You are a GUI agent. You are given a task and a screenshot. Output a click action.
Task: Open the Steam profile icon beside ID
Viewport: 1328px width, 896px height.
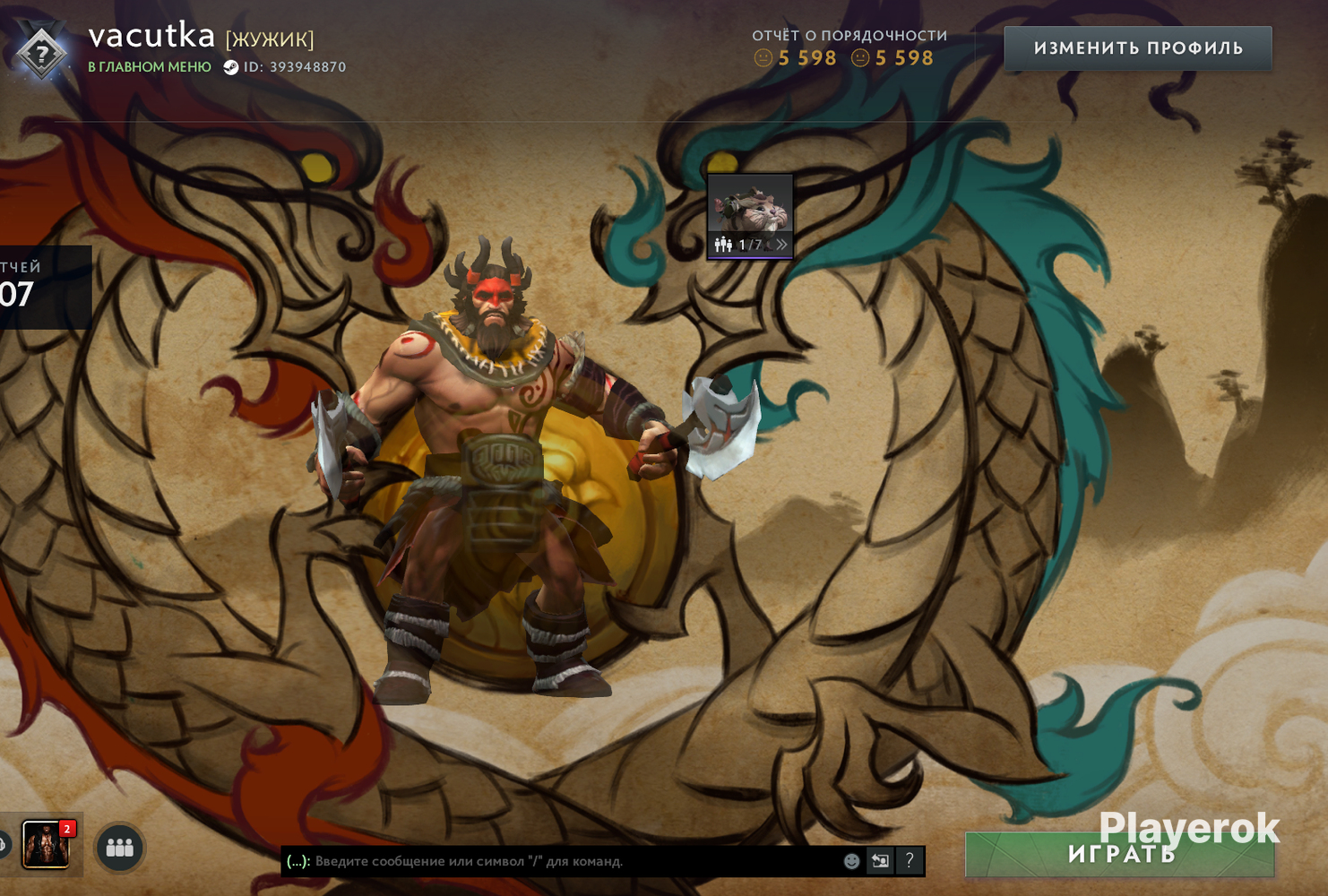coord(230,67)
